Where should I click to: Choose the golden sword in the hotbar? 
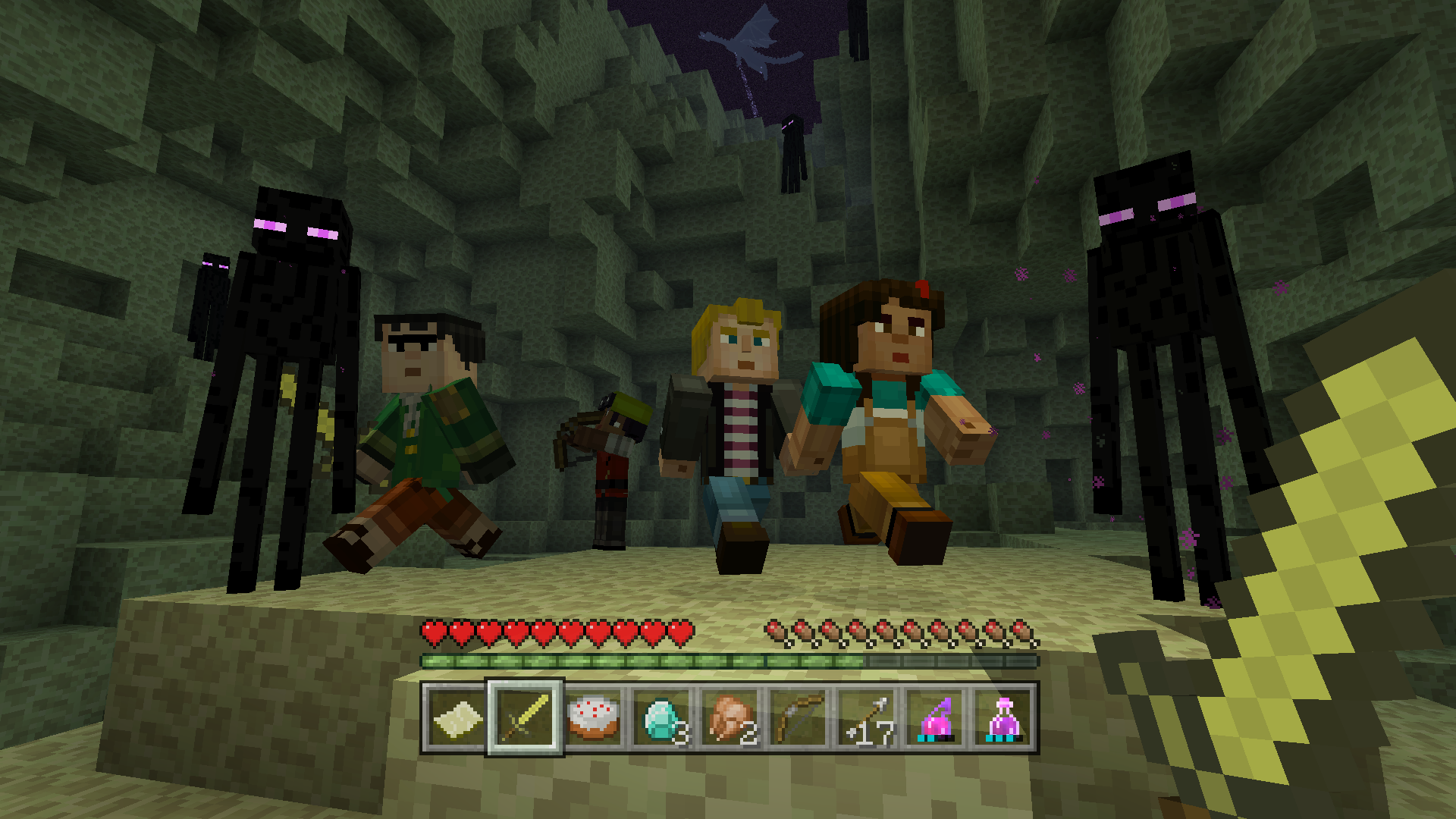click(x=525, y=718)
